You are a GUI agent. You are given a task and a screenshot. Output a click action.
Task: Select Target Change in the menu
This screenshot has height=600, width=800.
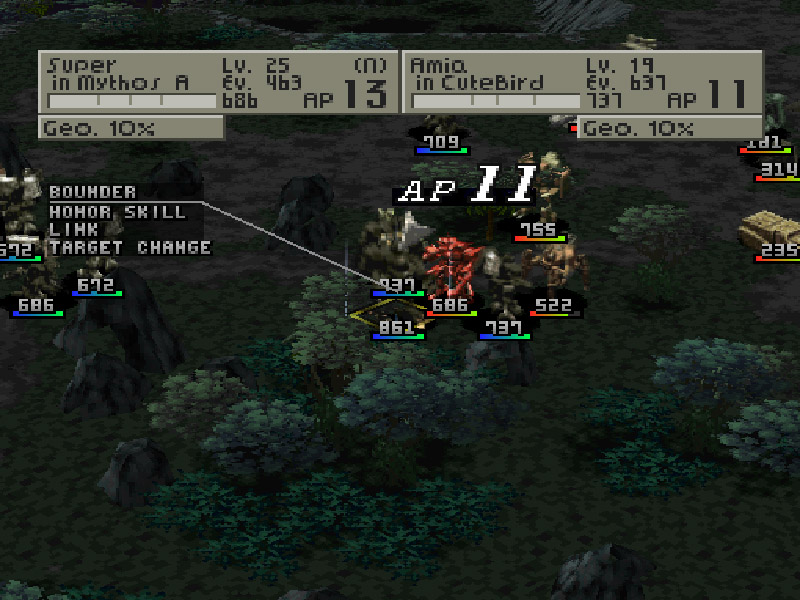click(130, 247)
